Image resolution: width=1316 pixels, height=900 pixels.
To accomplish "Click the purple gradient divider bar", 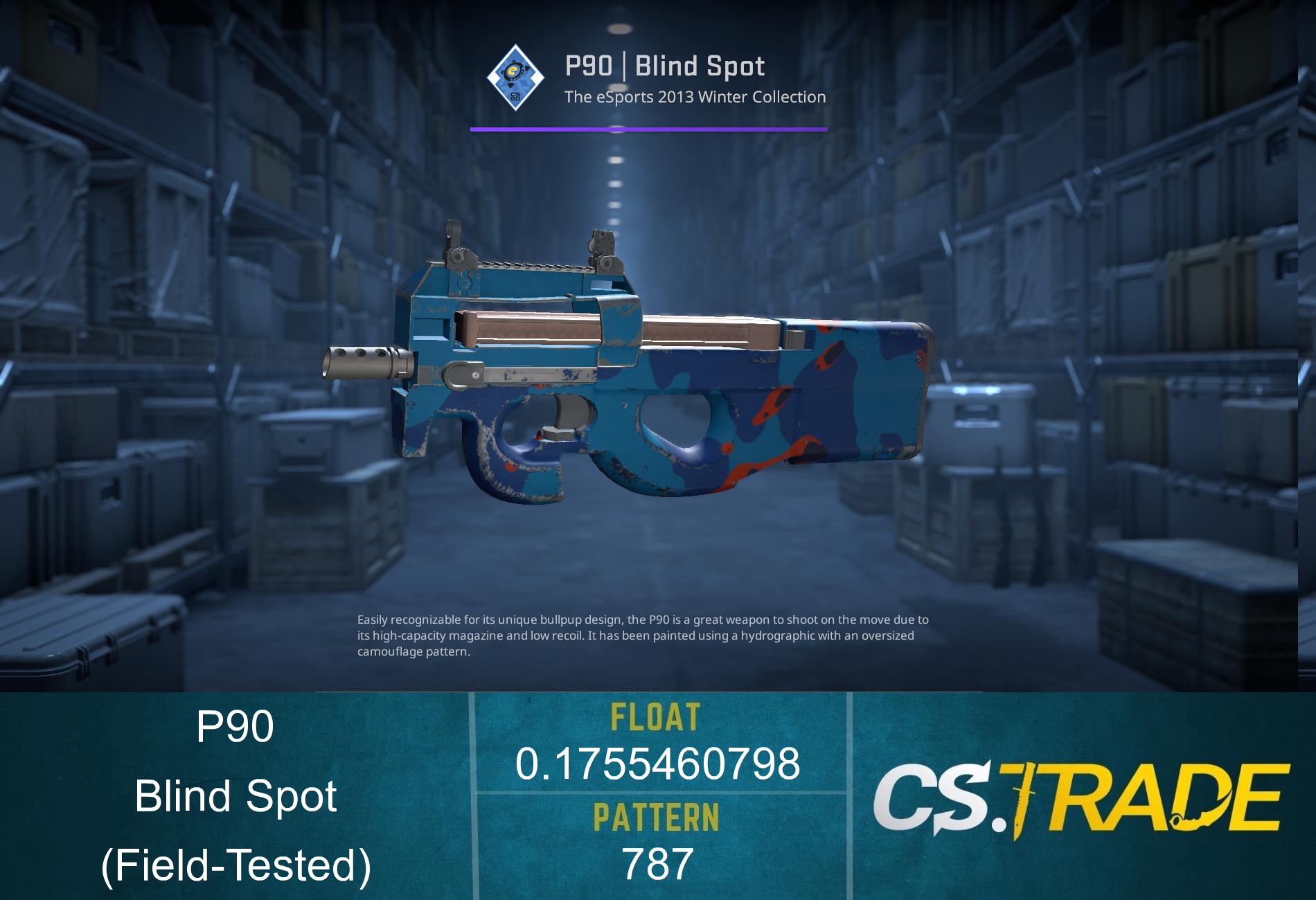I will point(648,128).
